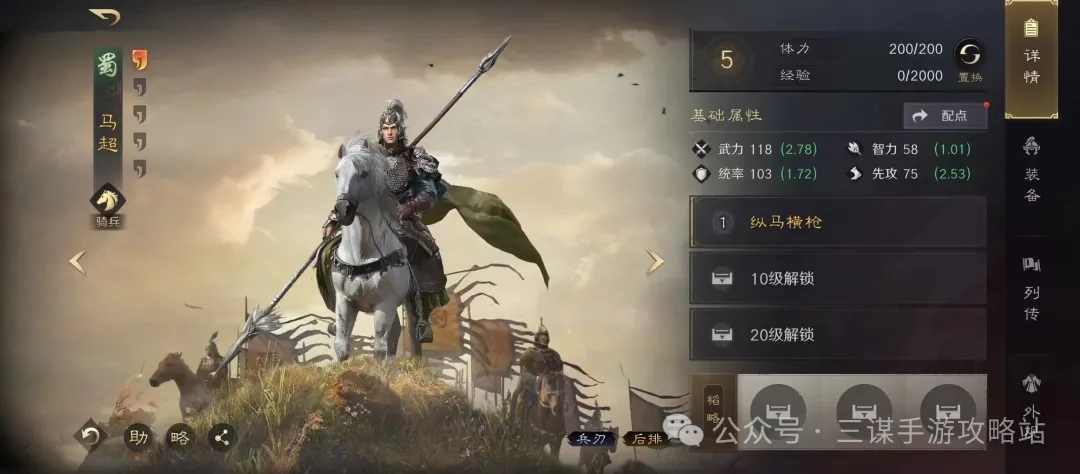Show the next general with right arrow
Image resolution: width=1080 pixels, height=474 pixels.
[655, 262]
